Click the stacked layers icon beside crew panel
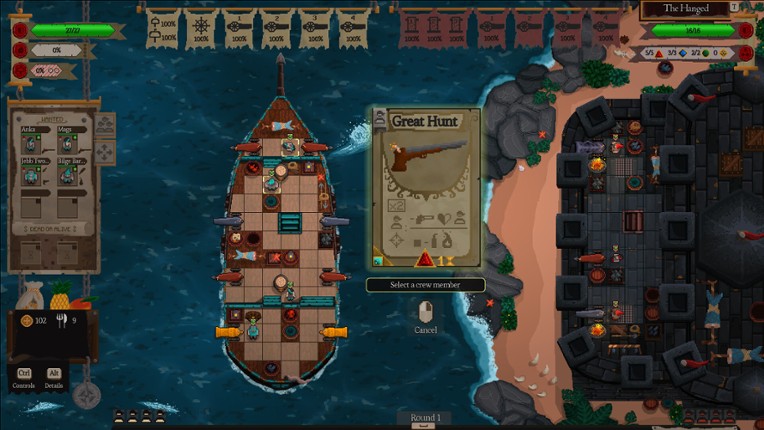This screenshot has width=764, height=430. [x=105, y=124]
